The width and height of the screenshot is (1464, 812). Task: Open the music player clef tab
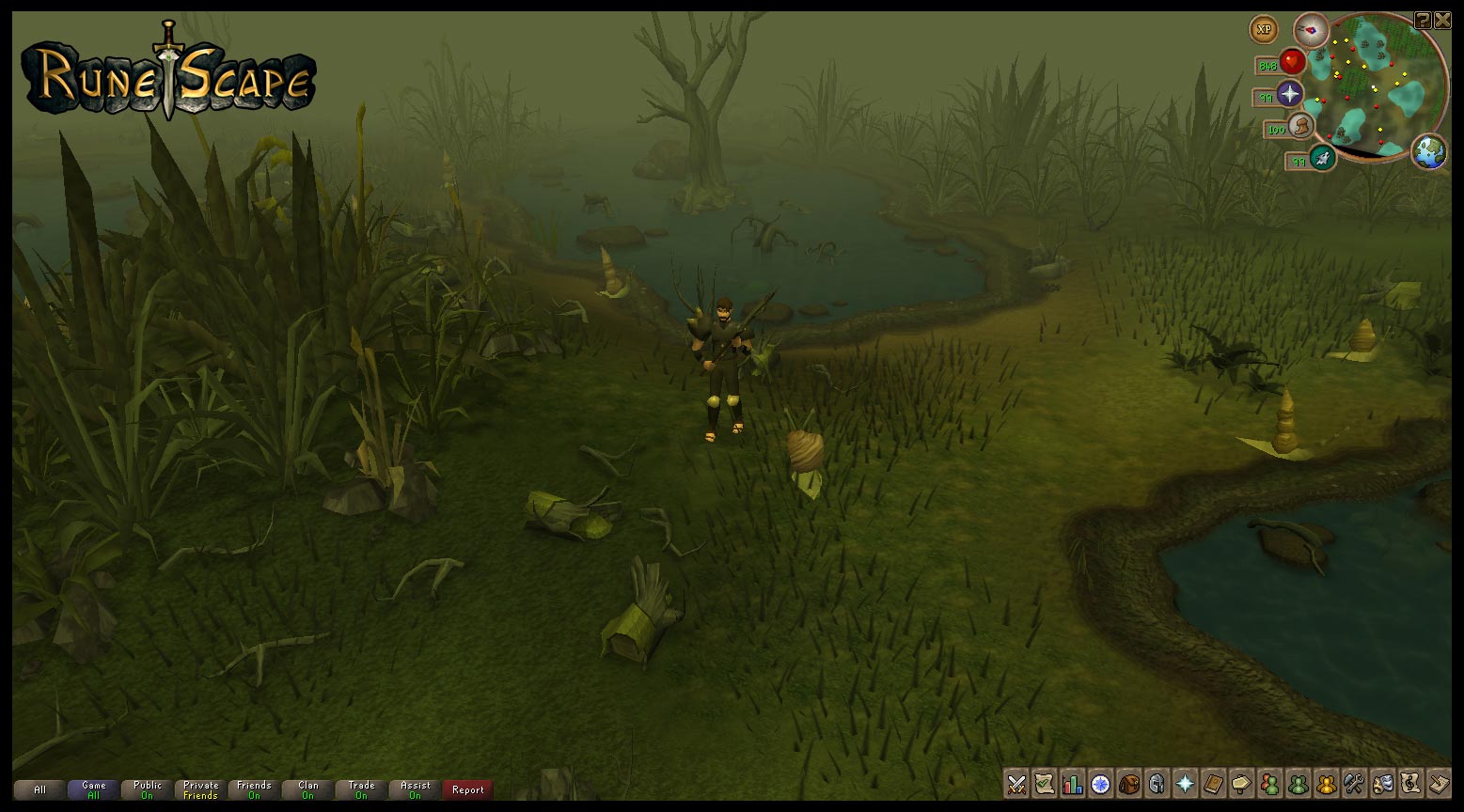1410,783
